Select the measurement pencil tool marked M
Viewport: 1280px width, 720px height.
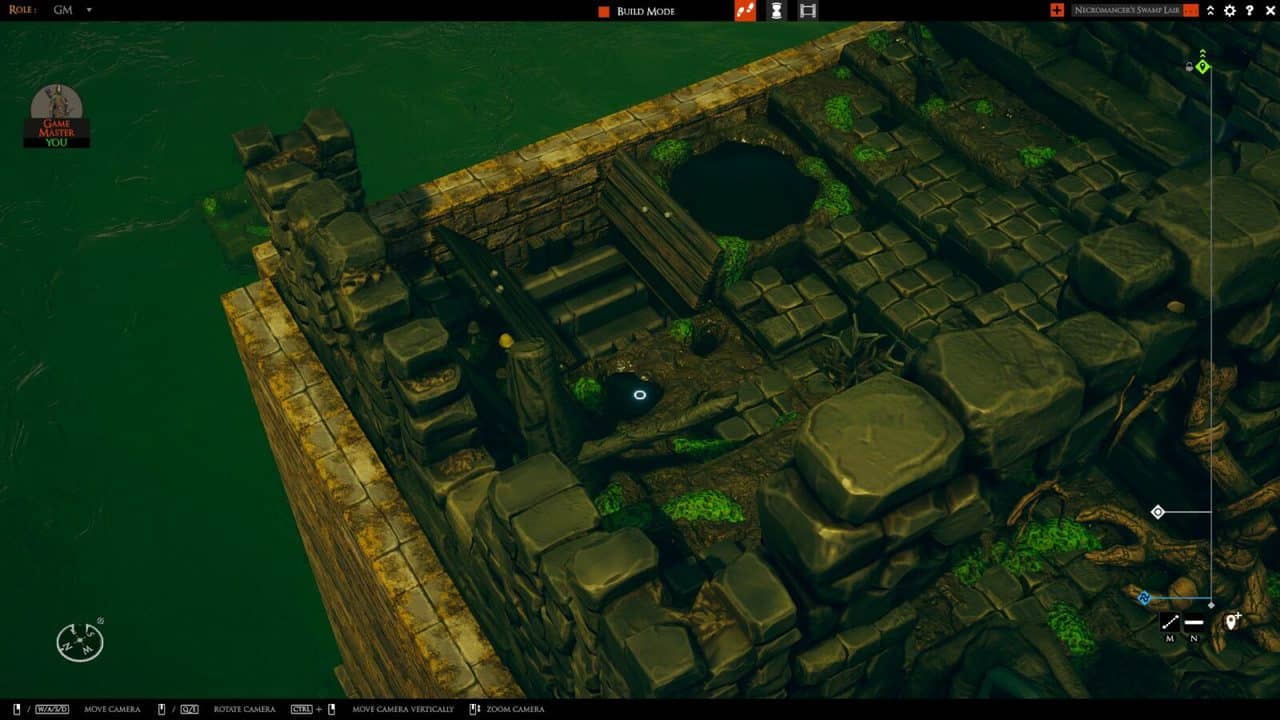(x=1170, y=622)
